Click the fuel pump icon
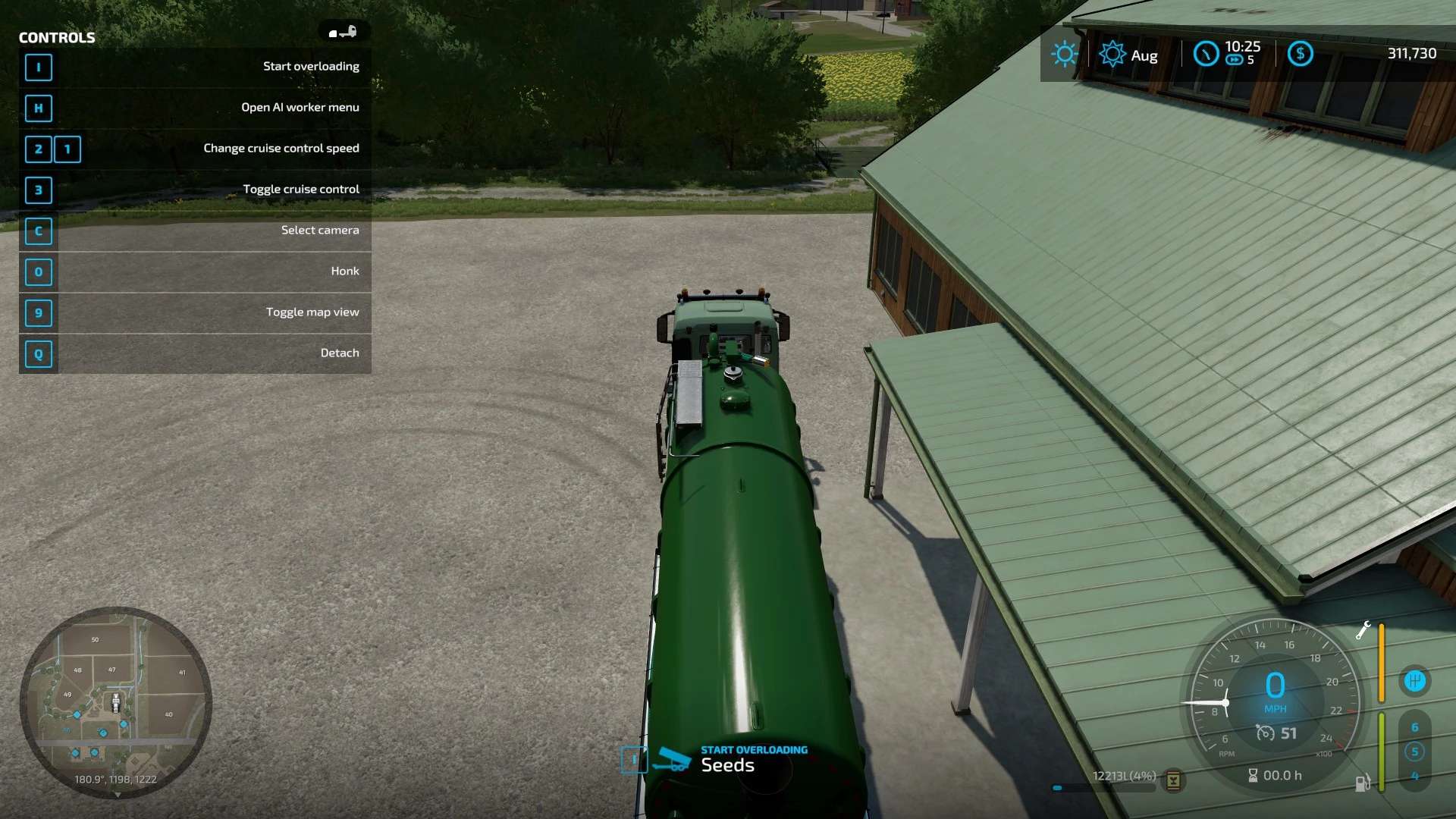Viewport: 1456px width, 819px height. click(x=1362, y=783)
